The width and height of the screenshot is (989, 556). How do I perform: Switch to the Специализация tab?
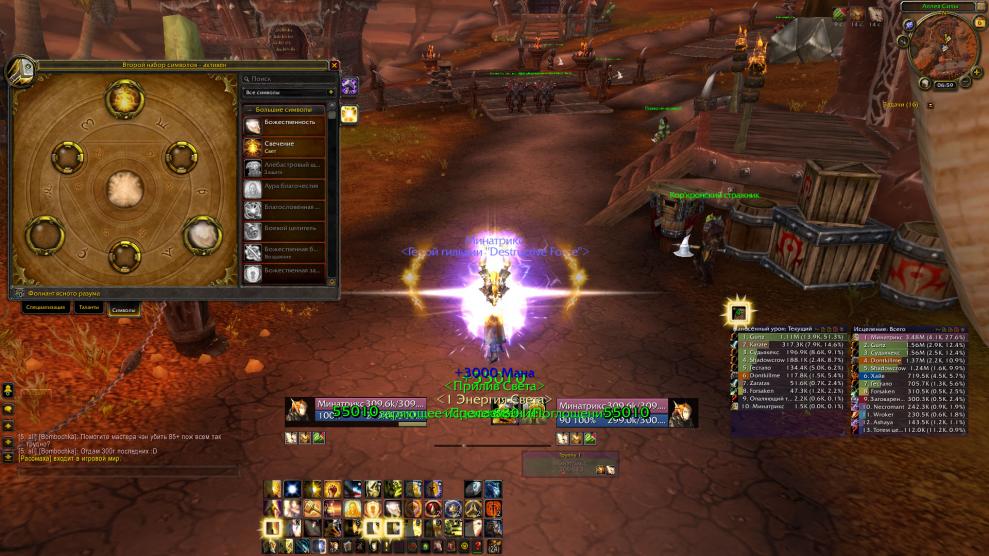click(46, 308)
